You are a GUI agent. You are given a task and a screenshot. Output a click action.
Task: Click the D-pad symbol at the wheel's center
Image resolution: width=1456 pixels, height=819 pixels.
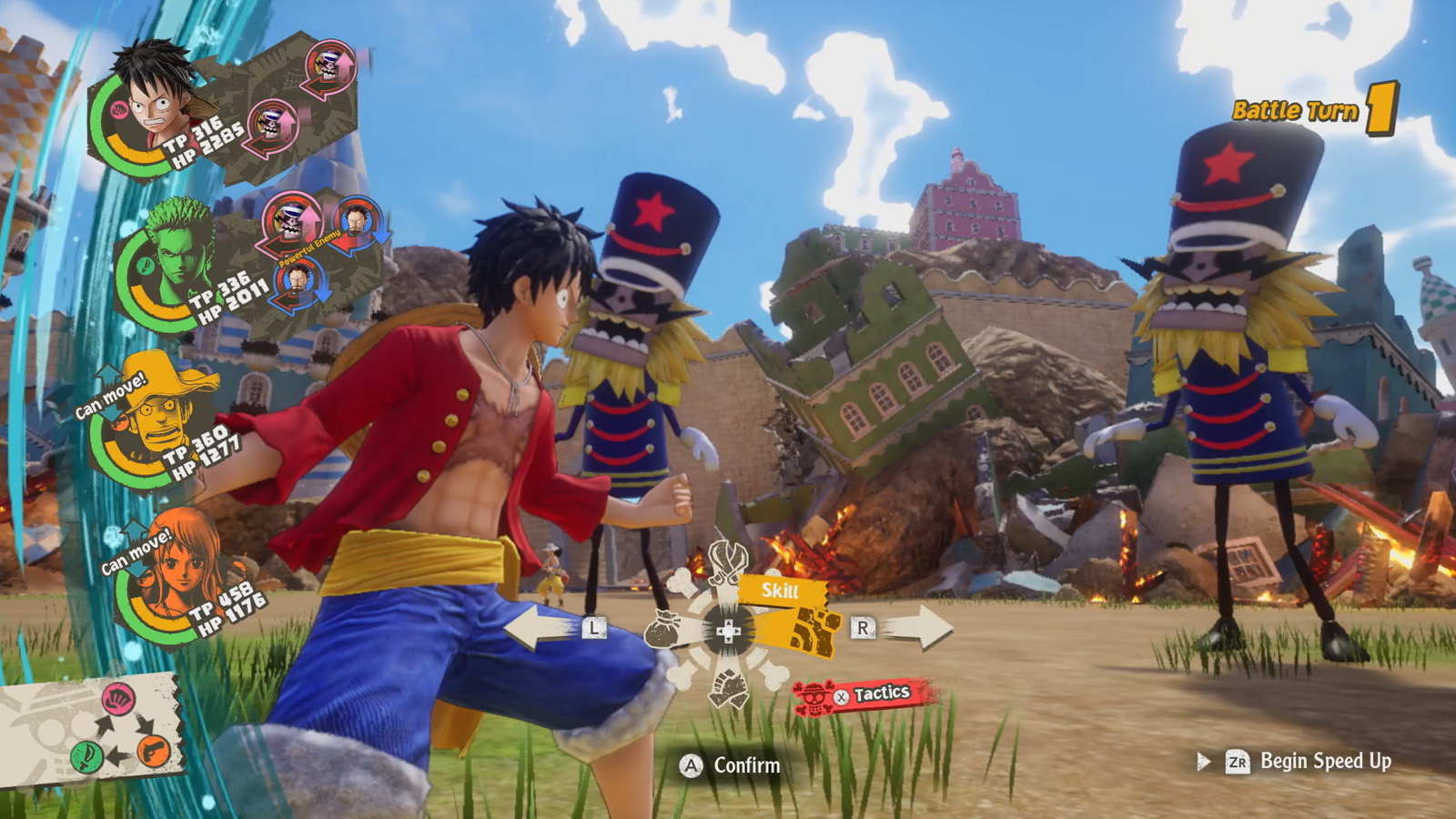(x=729, y=630)
